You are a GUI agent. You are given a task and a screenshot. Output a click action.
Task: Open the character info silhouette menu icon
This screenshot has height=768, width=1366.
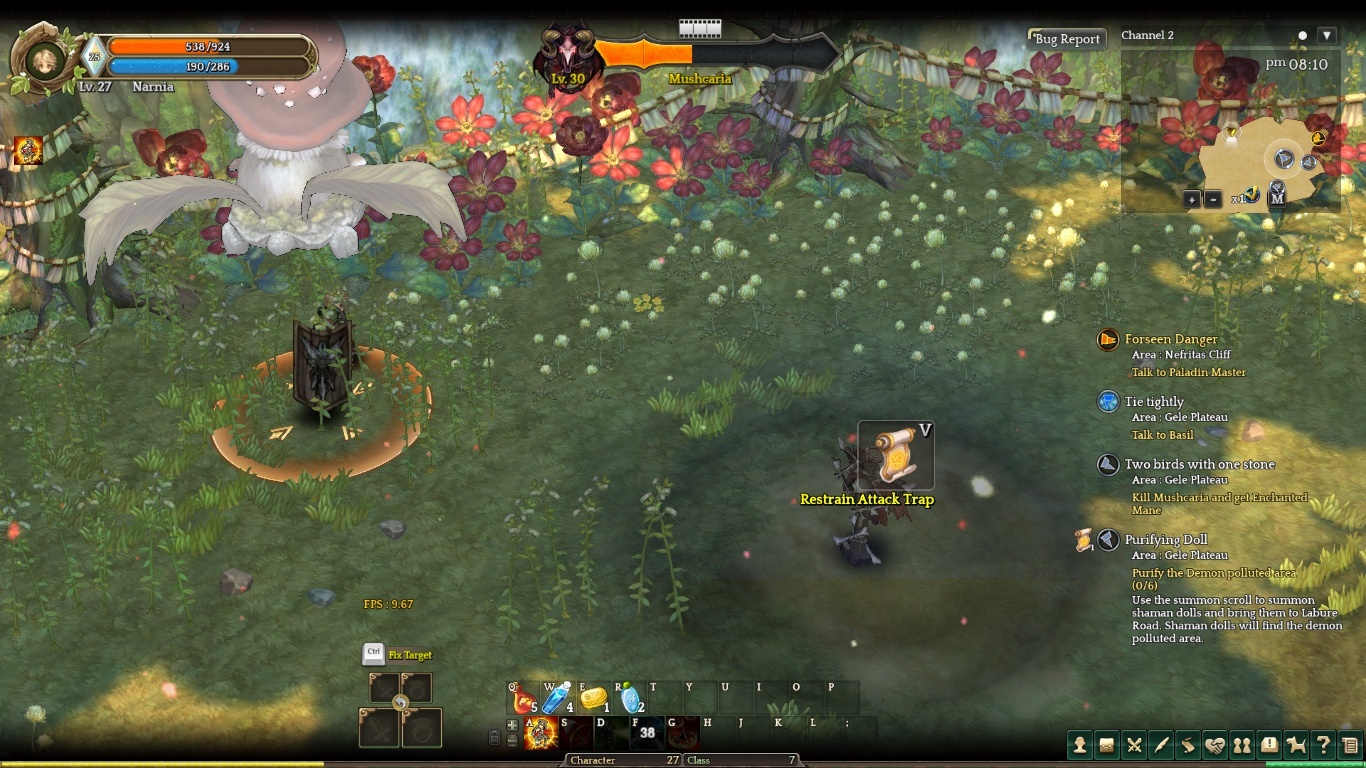[1080, 745]
